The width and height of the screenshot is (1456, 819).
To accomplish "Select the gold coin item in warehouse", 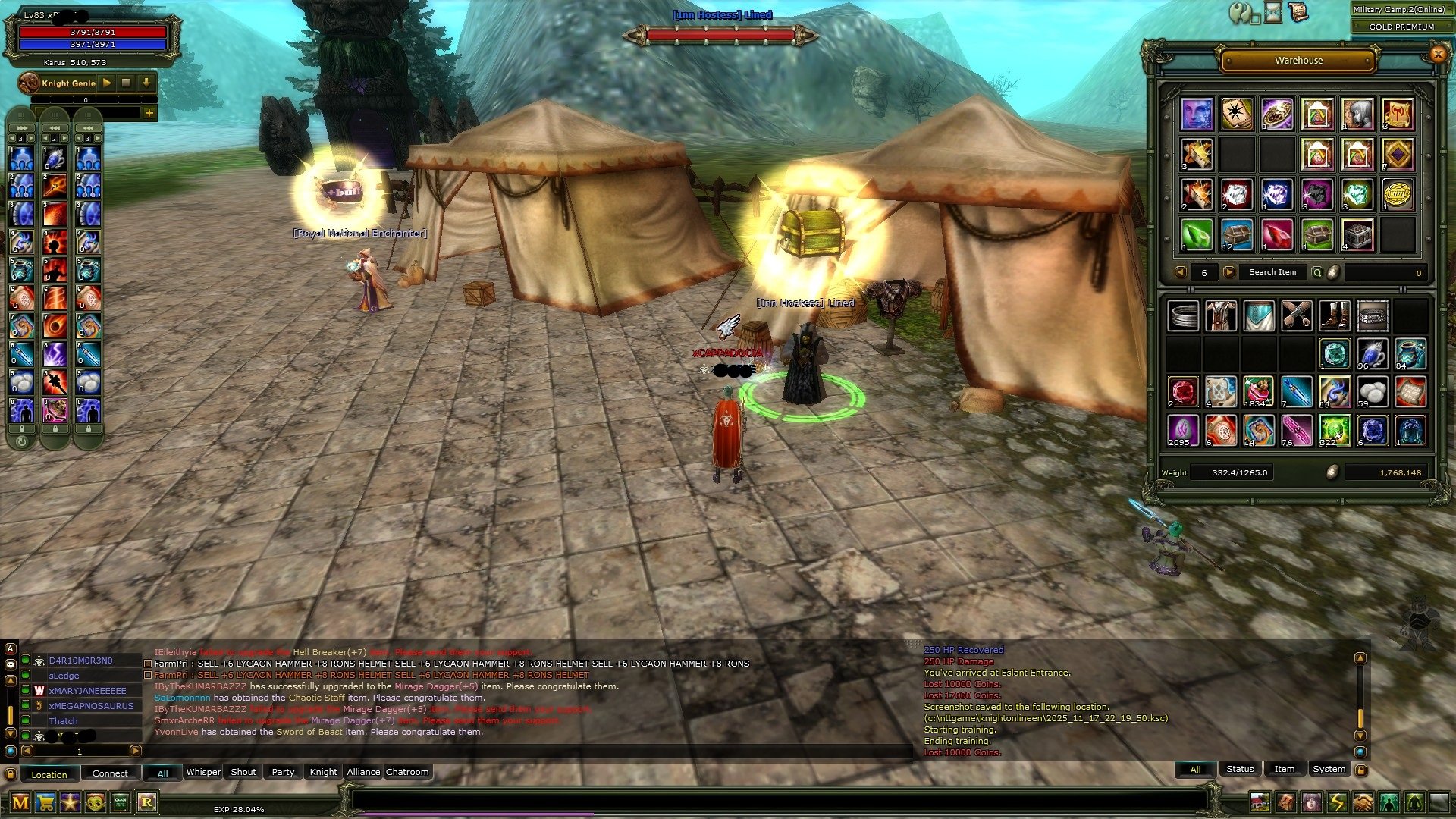I will [x=1398, y=195].
